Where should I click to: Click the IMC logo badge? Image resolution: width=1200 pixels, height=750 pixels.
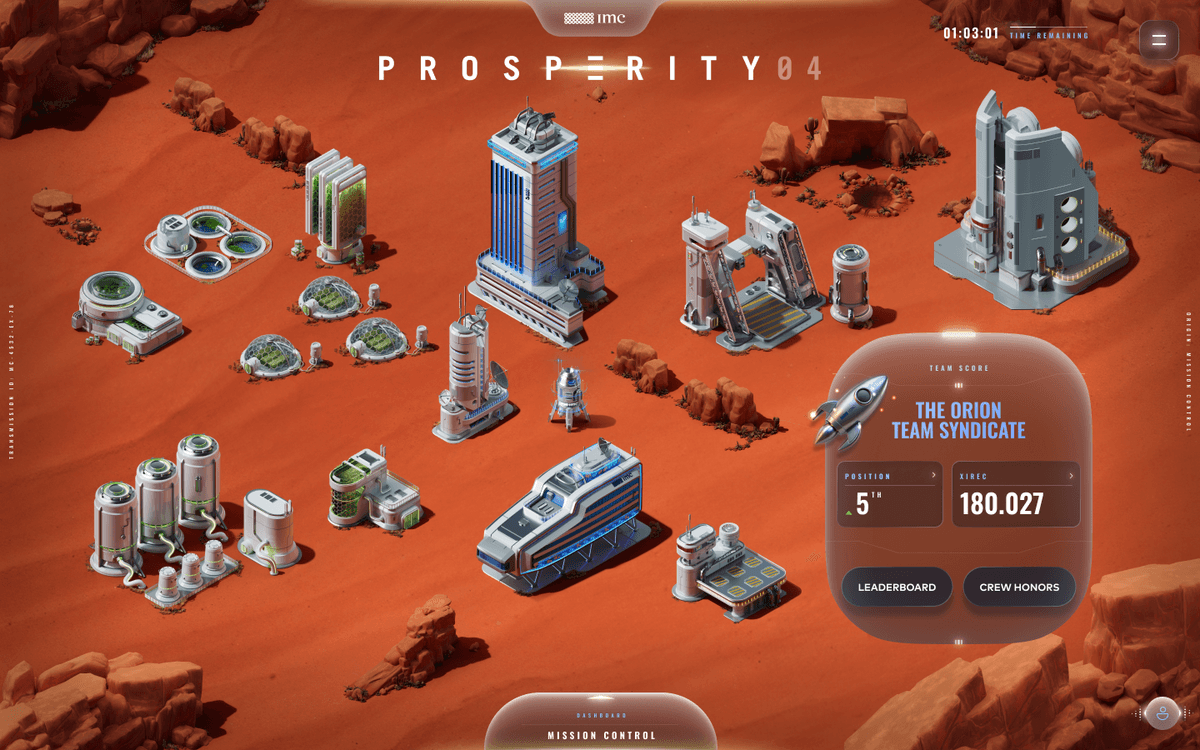[x=600, y=18]
